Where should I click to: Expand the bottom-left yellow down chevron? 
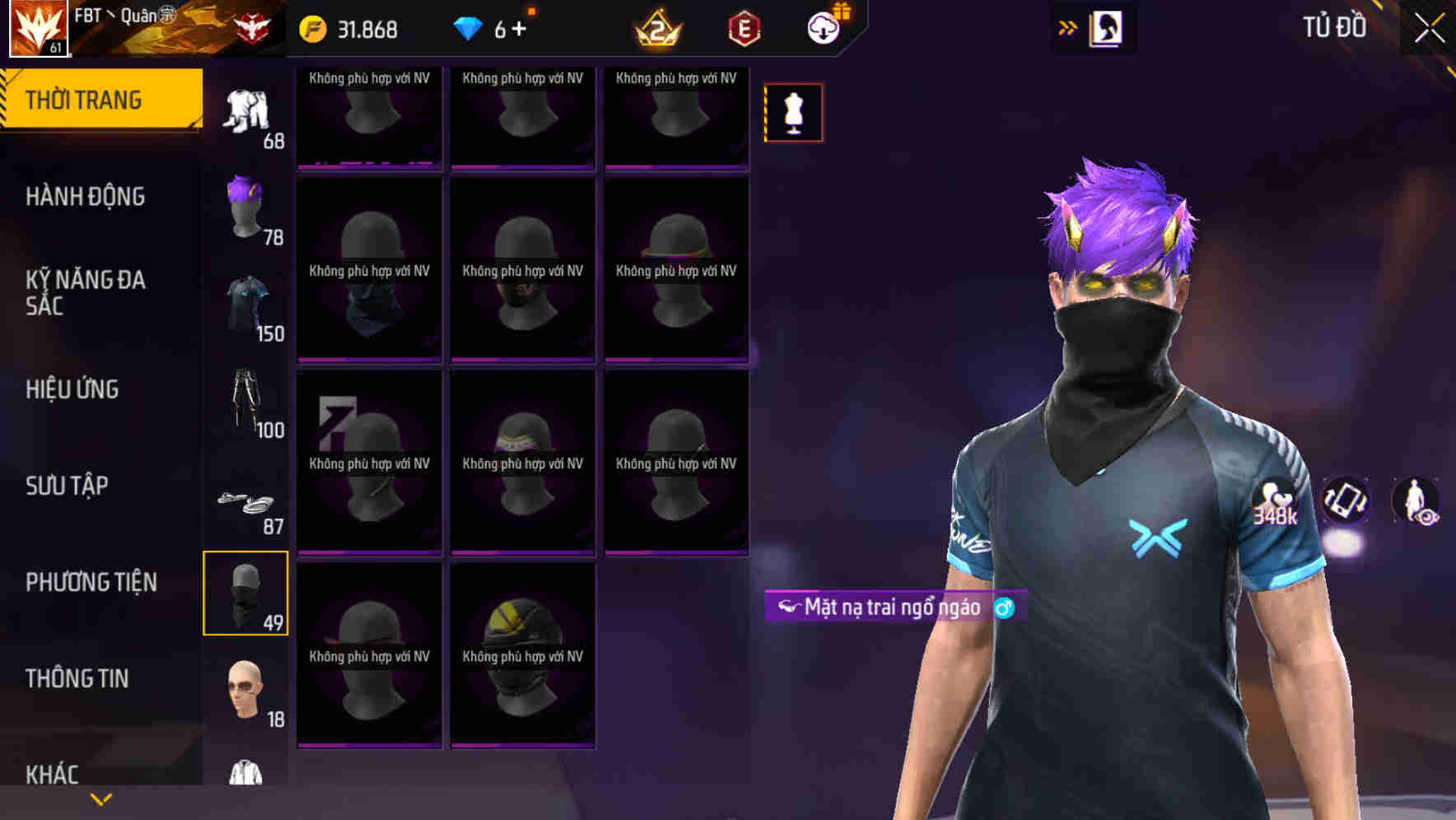tap(100, 798)
